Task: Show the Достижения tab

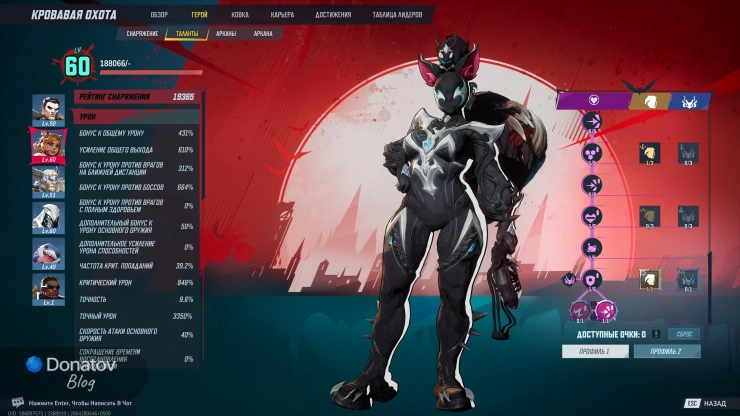Action: pyautogui.click(x=334, y=15)
